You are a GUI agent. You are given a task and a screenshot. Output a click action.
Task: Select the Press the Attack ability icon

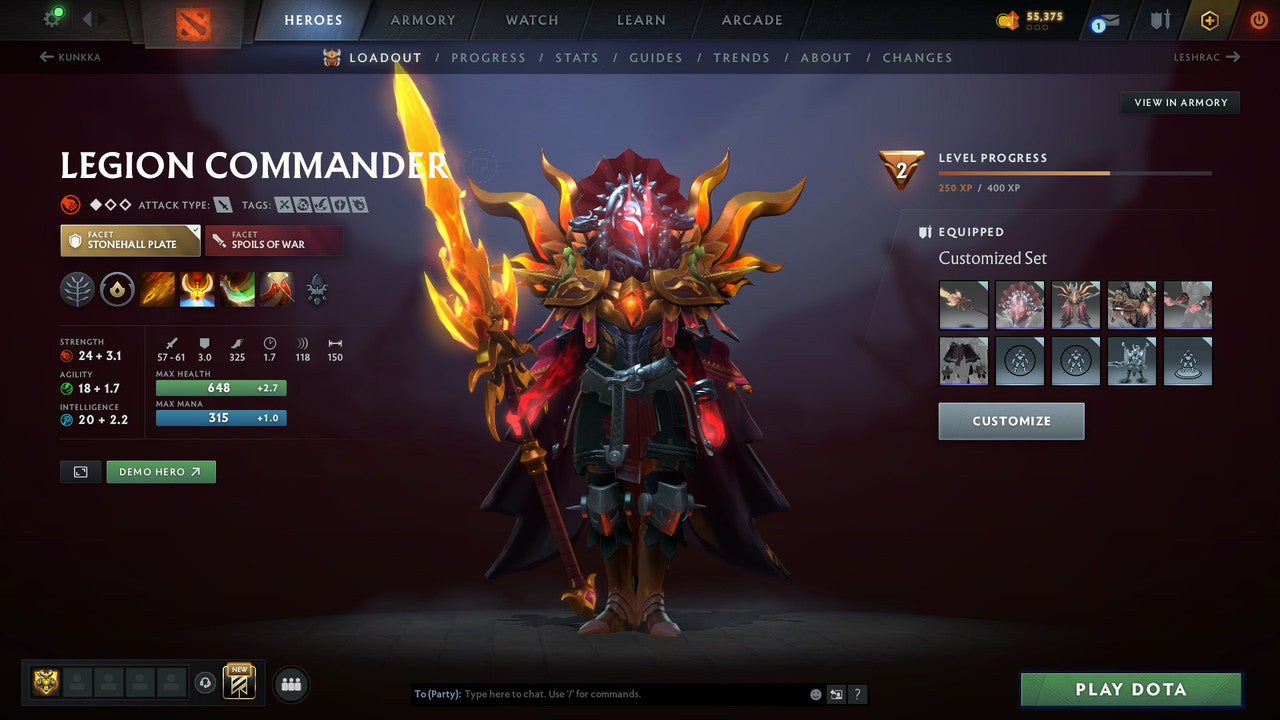(196, 289)
